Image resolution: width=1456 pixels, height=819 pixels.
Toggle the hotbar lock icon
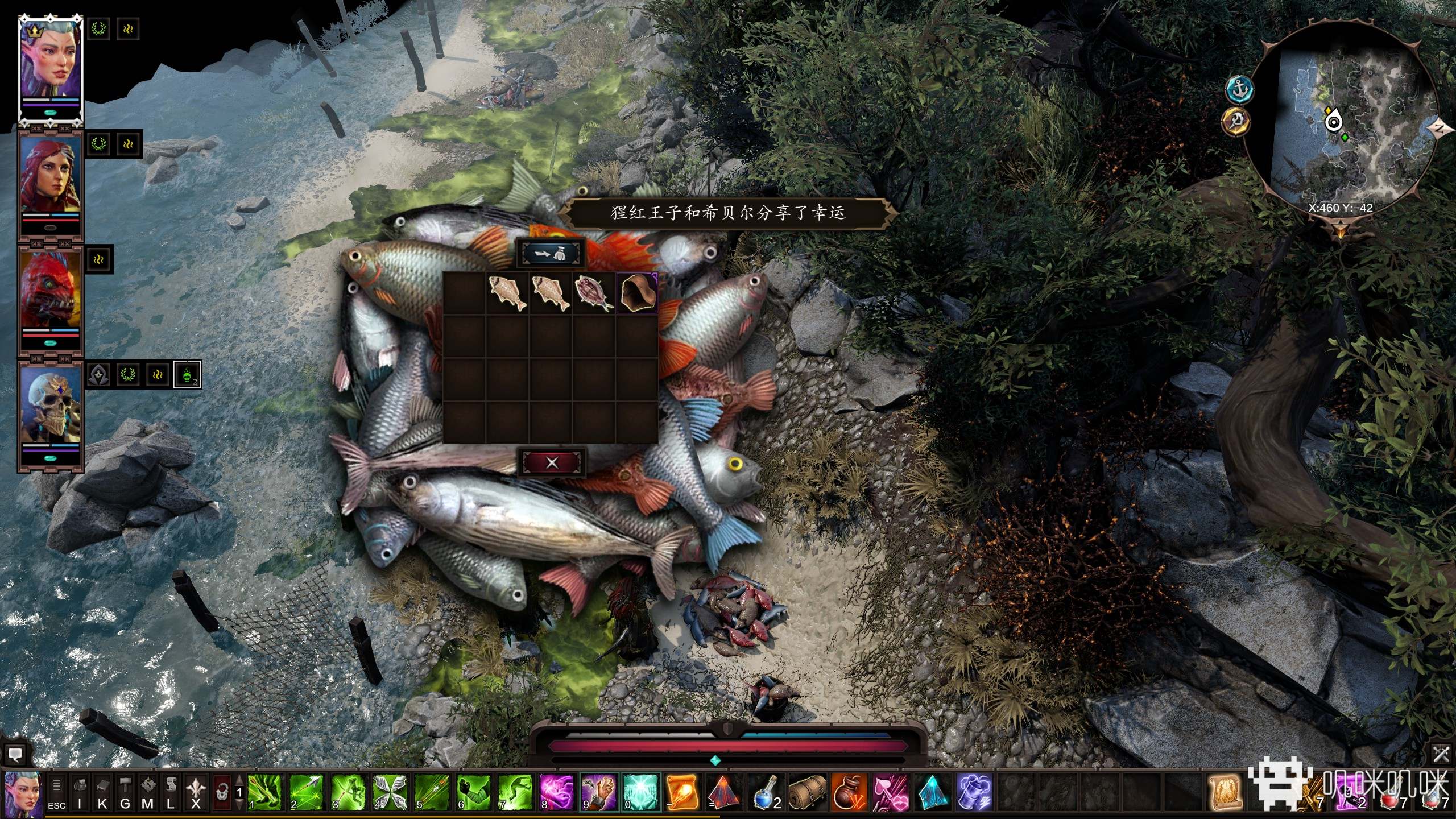pos(222,792)
